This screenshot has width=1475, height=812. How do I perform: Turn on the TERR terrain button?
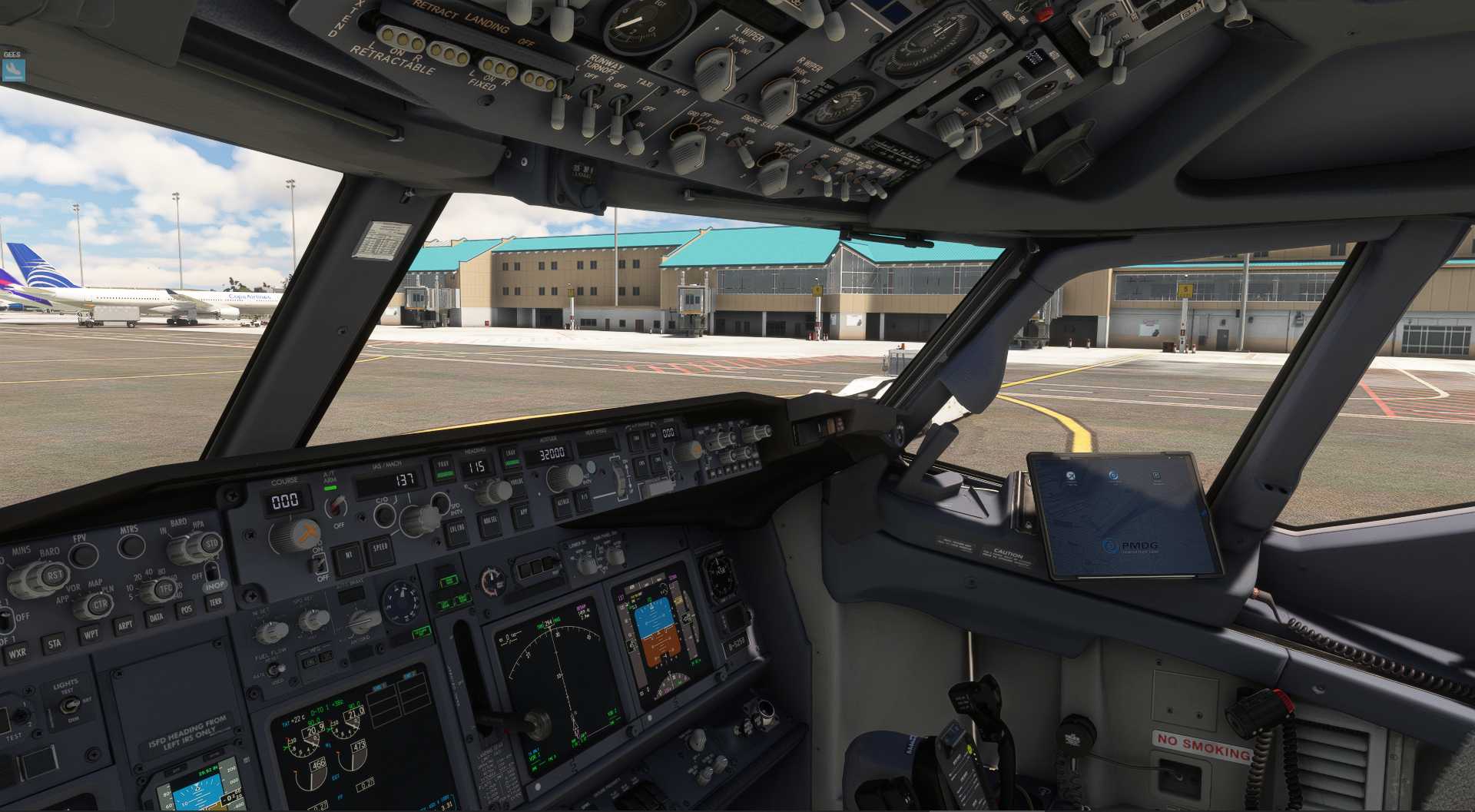tap(215, 602)
